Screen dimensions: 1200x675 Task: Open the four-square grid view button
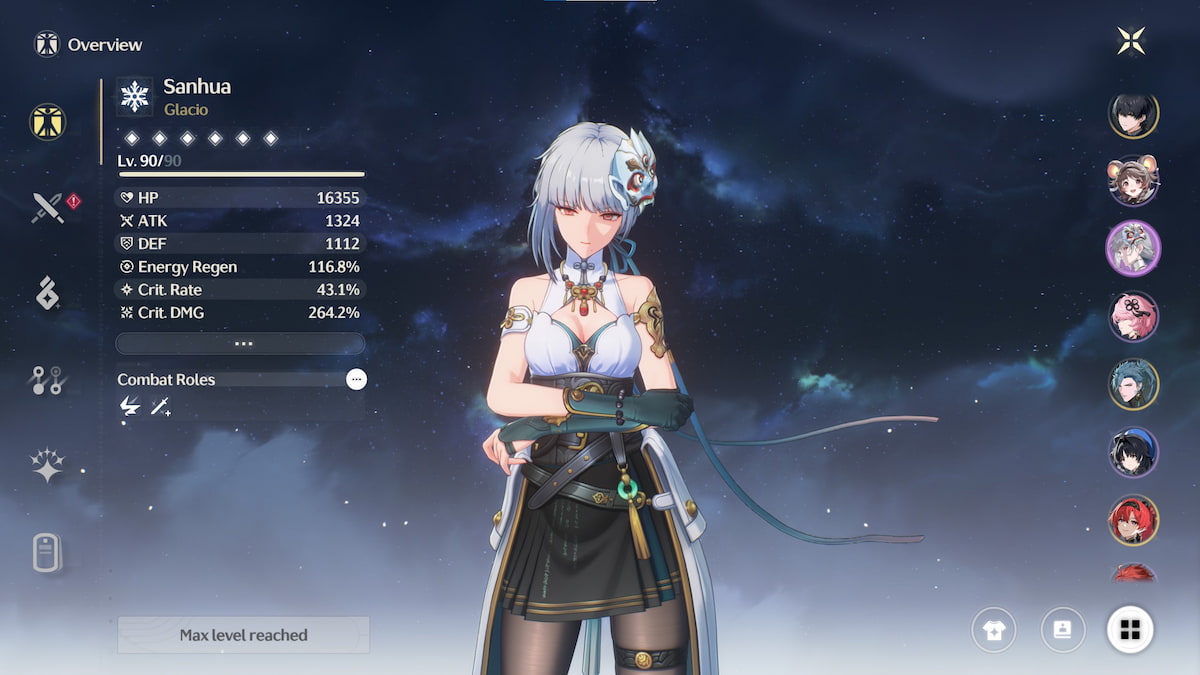pyautogui.click(x=1131, y=630)
